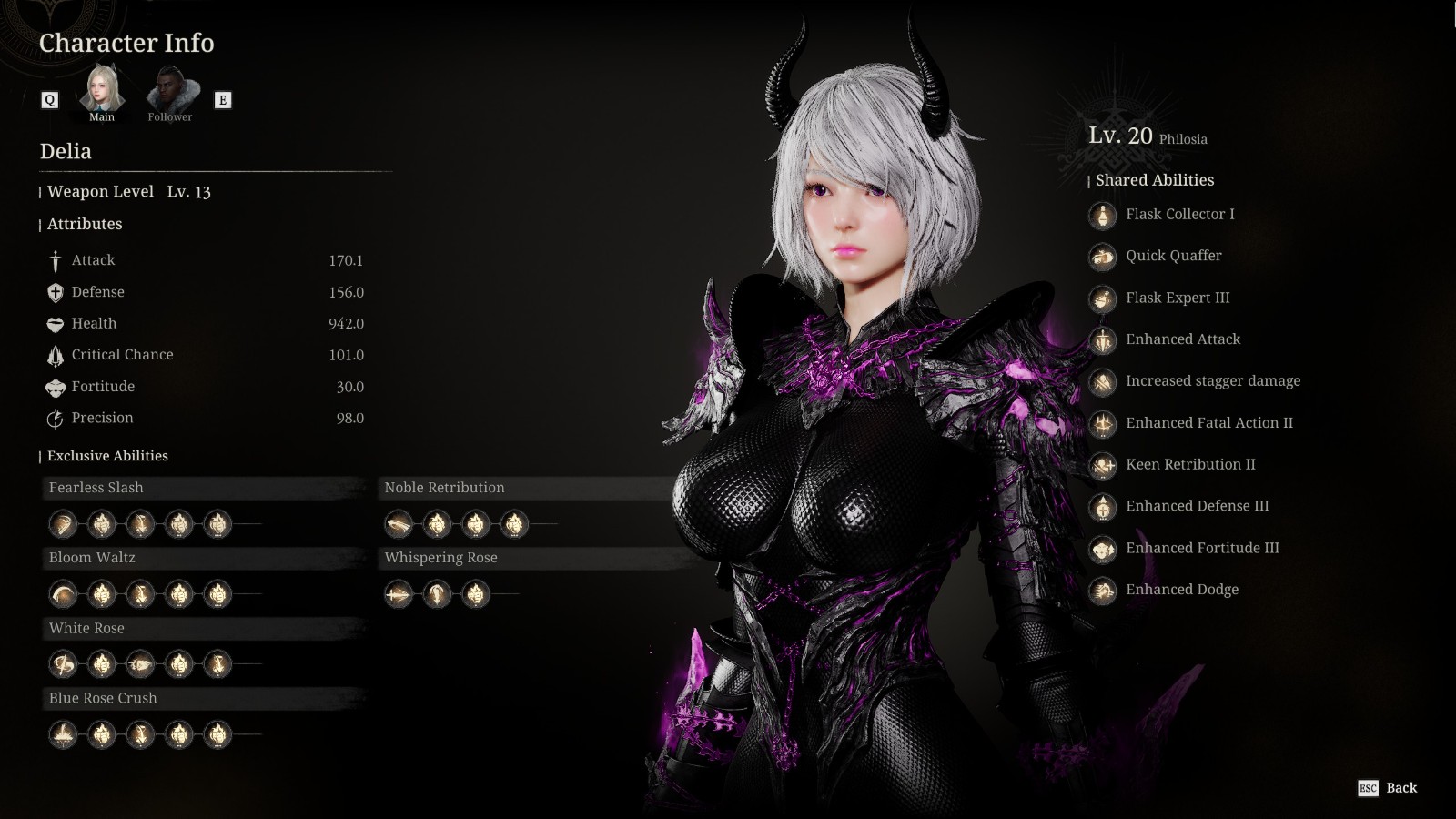Viewport: 1456px width, 819px height.
Task: Select the Enhanced Attack ability
Action: [x=1182, y=340]
